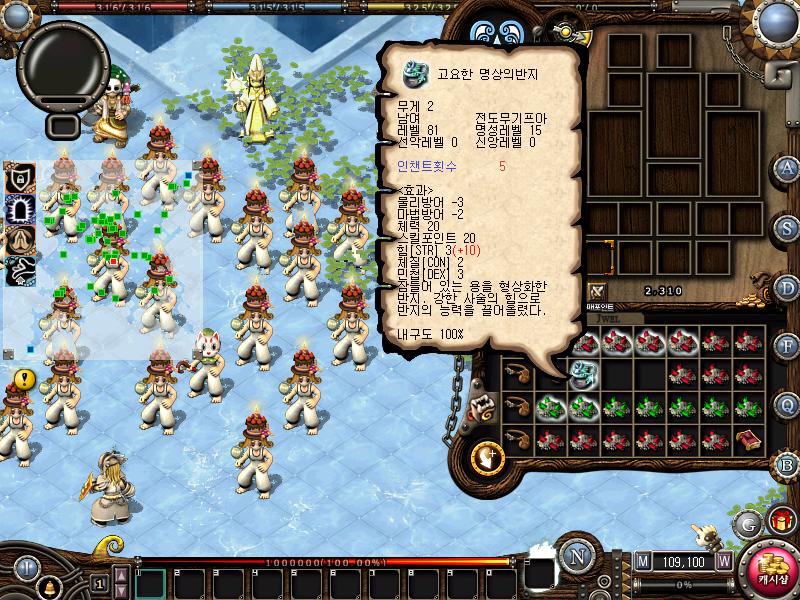
Task: Toggle the M button beside the money
Action: pyautogui.click(x=642, y=562)
